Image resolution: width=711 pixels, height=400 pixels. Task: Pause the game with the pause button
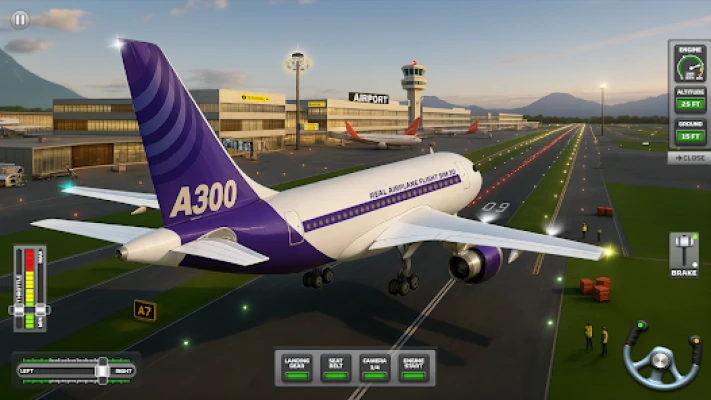(19, 19)
